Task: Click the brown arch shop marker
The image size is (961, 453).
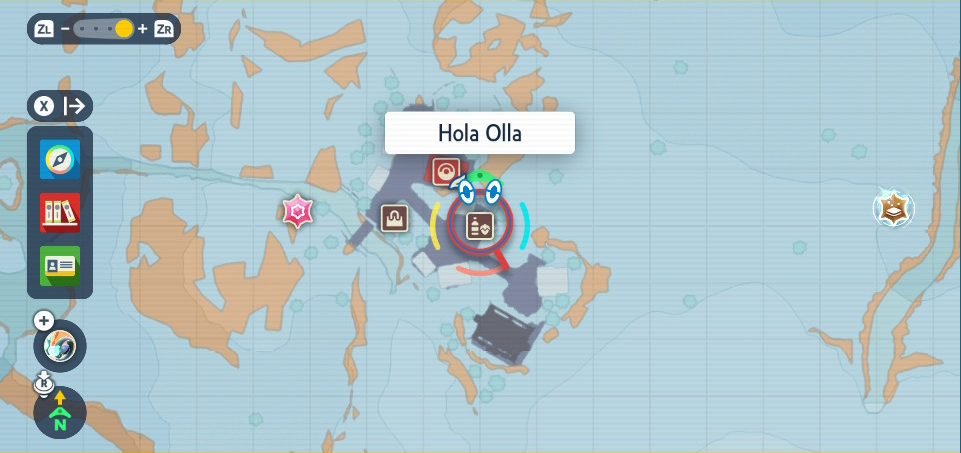Action: pos(394,218)
